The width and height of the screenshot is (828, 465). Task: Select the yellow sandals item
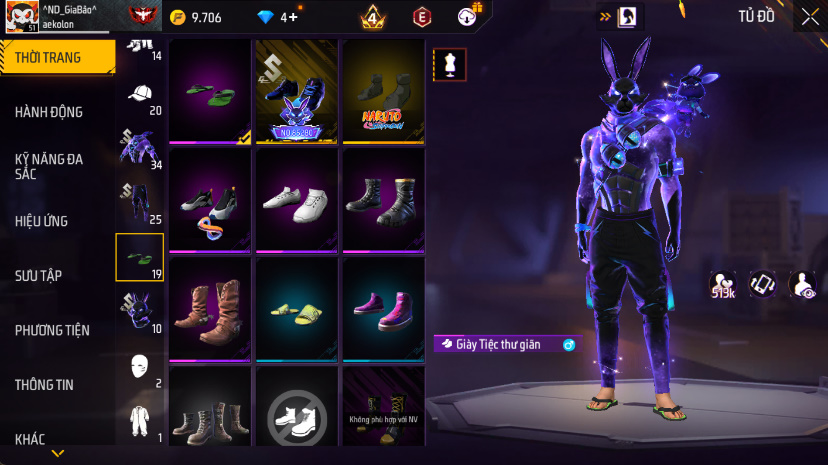pyautogui.click(x=297, y=308)
